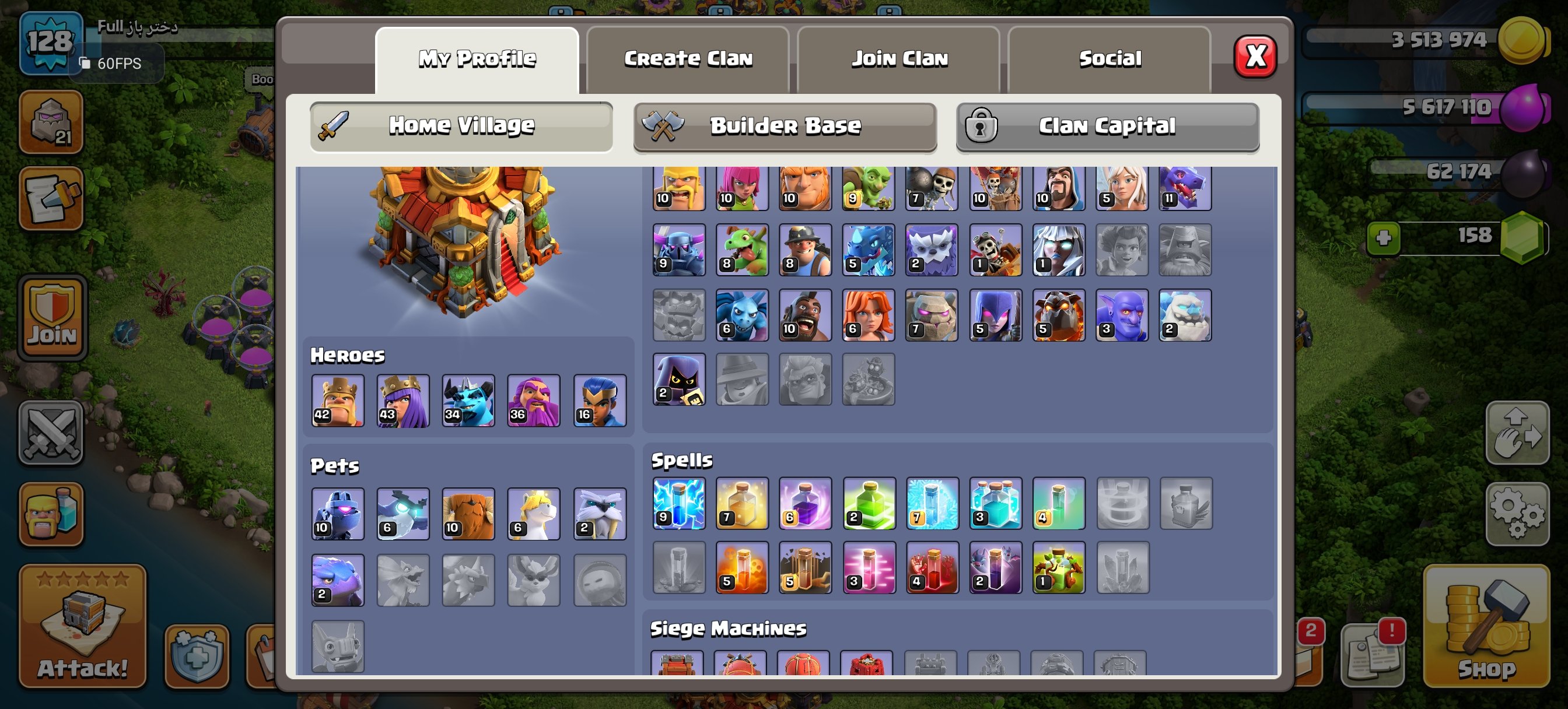Image resolution: width=1568 pixels, height=709 pixels.
Task: Open the Create Clan tab
Action: pos(688,58)
